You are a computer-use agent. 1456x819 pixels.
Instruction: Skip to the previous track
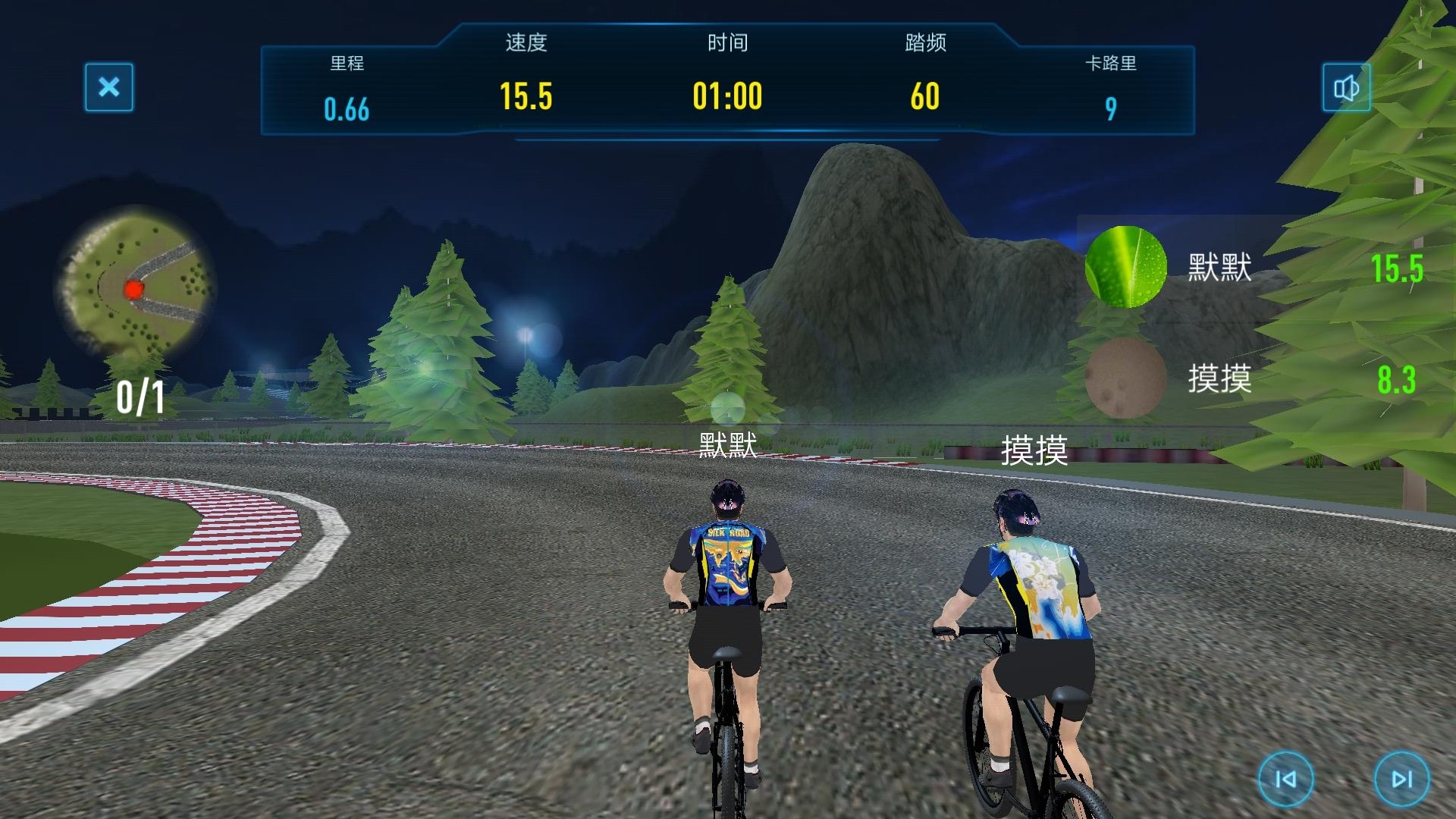click(x=1285, y=778)
